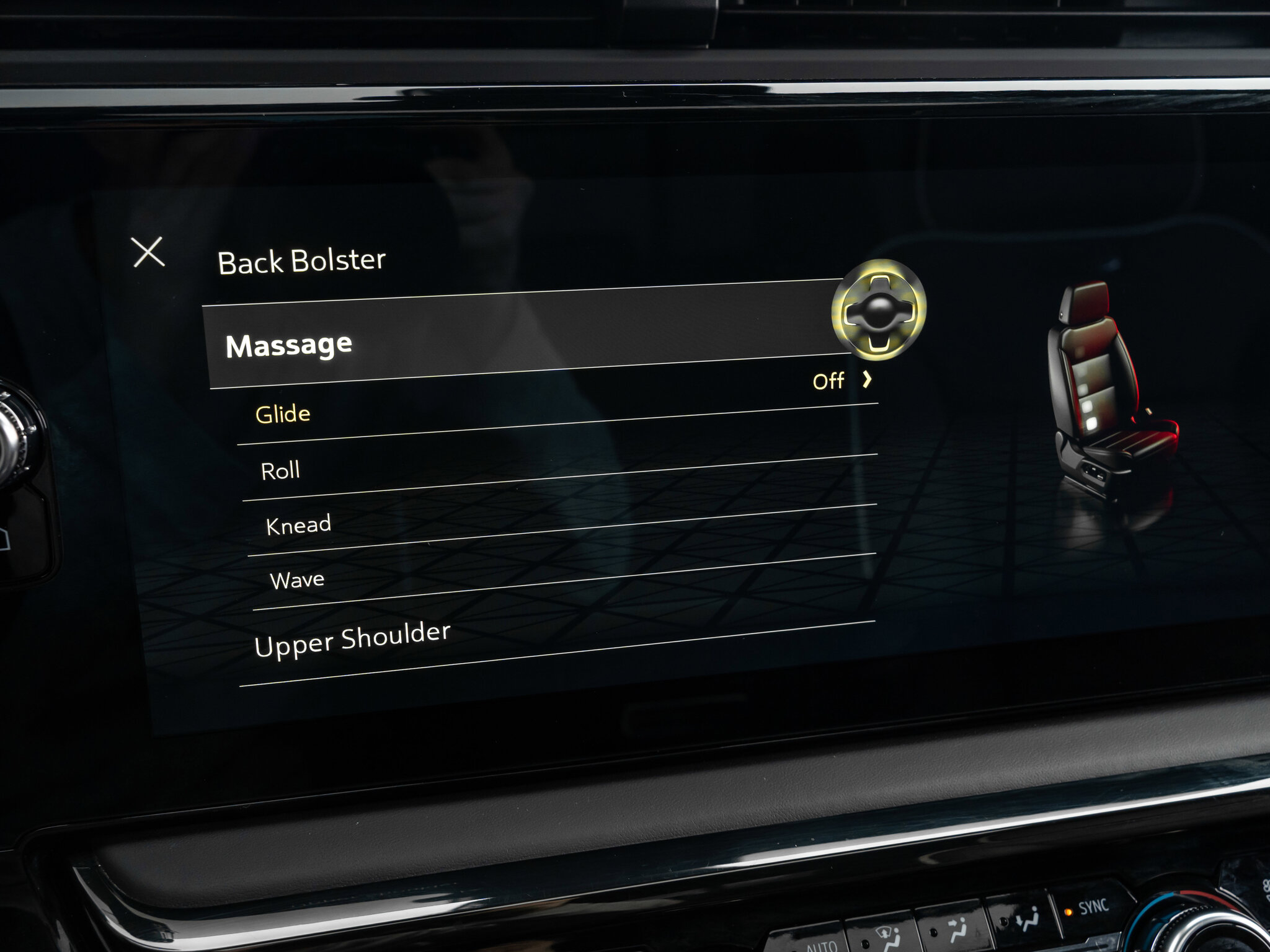Viewport: 1270px width, 952px height.
Task: Select the Knead massage mode
Action: tap(298, 526)
